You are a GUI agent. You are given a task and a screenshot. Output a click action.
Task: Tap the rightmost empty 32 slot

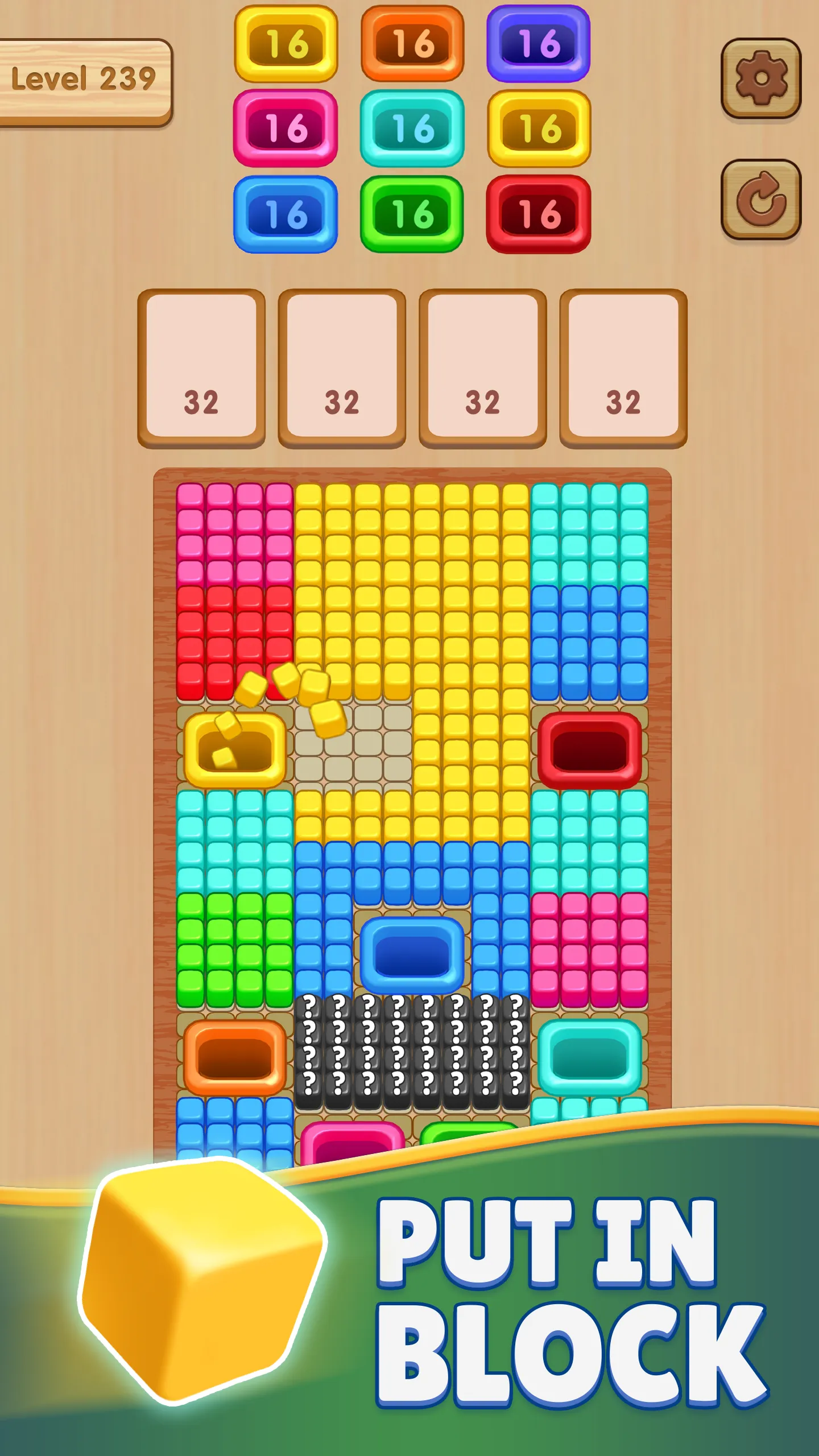coord(620,367)
